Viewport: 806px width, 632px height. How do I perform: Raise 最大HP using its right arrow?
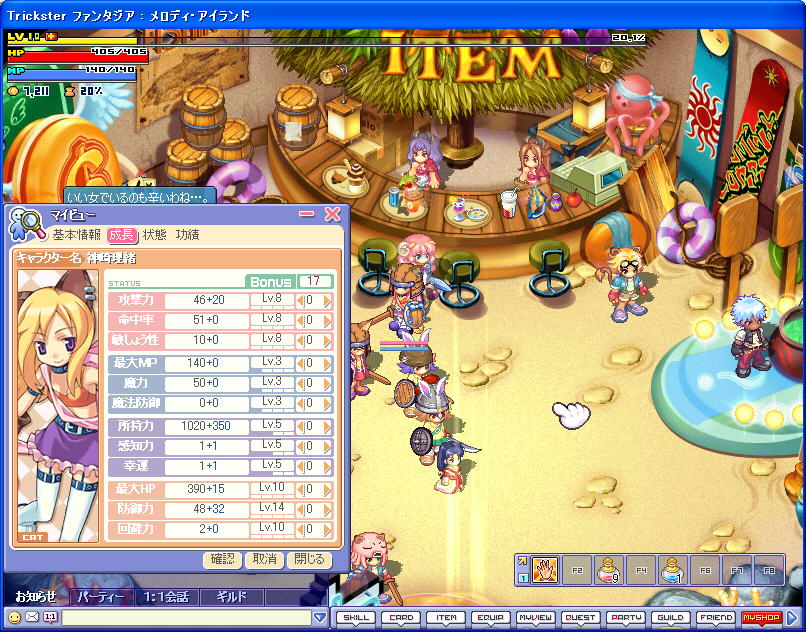click(x=327, y=490)
